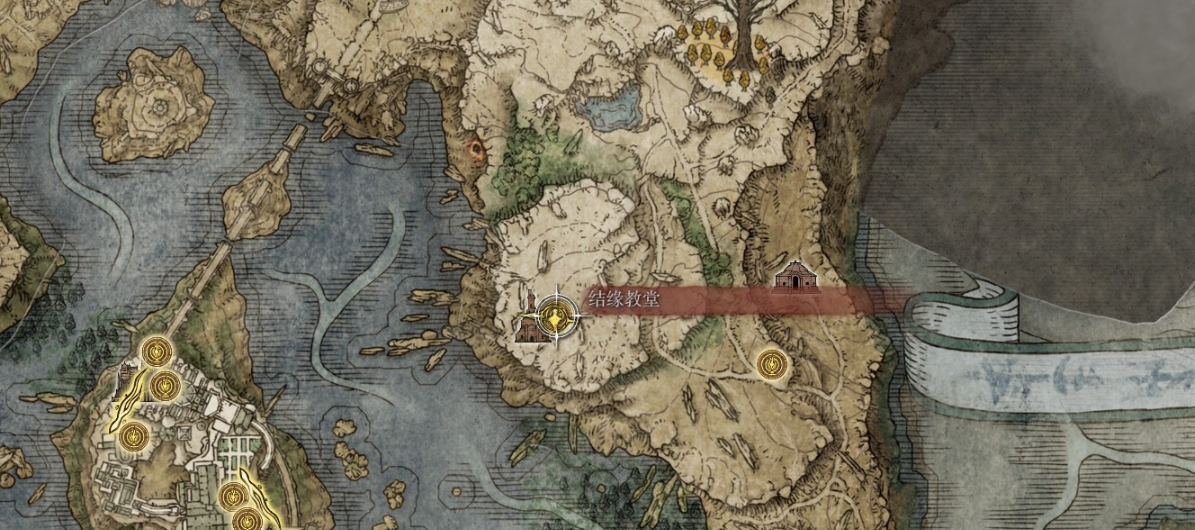Select the orange cave entrance map marker
Viewport: 1195px width, 530px height.
(476, 151)
